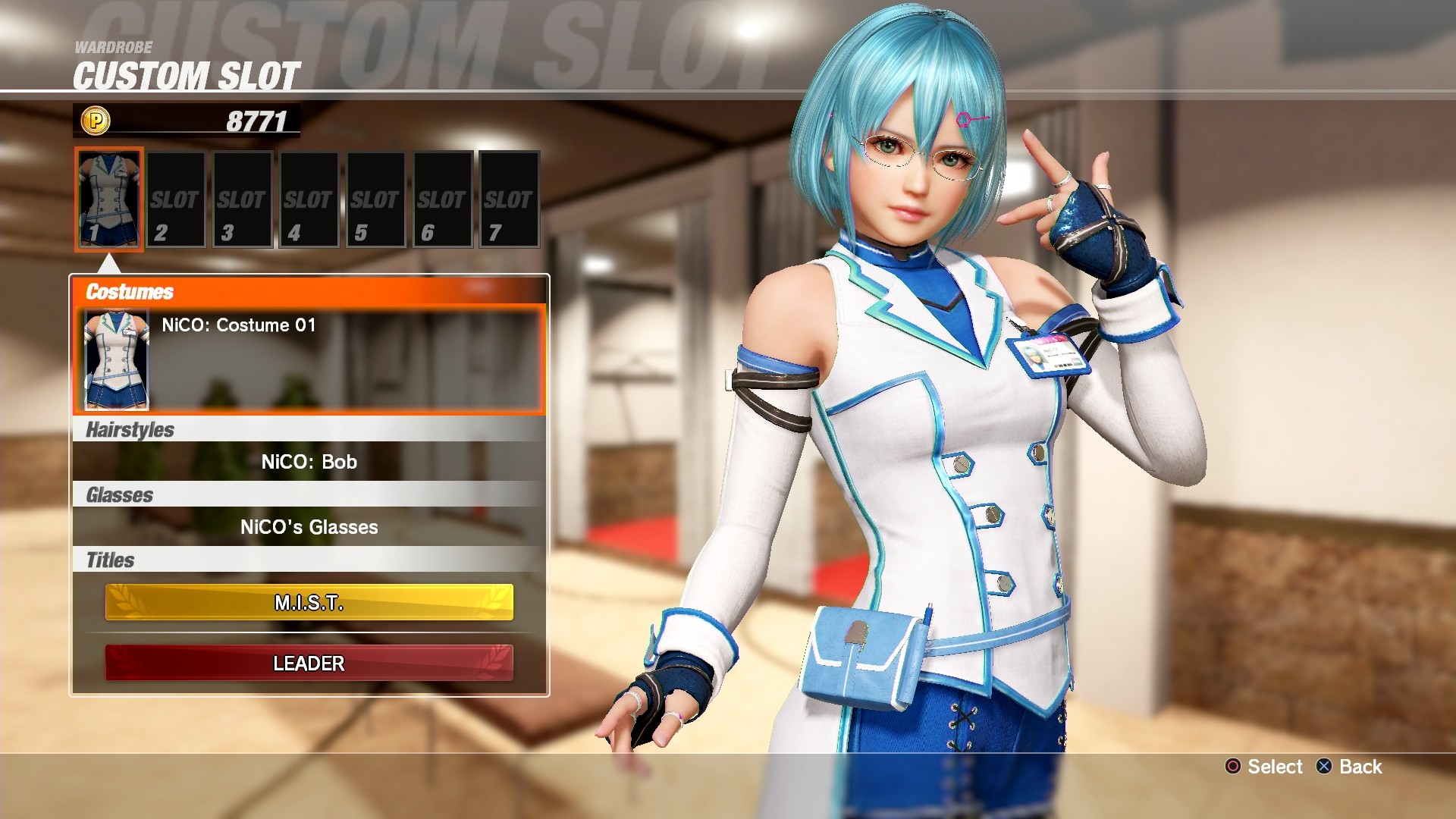Viewport: 1456px width, 819px height.
Task: Select empty custom Slot 2
Action: [175, 199]
